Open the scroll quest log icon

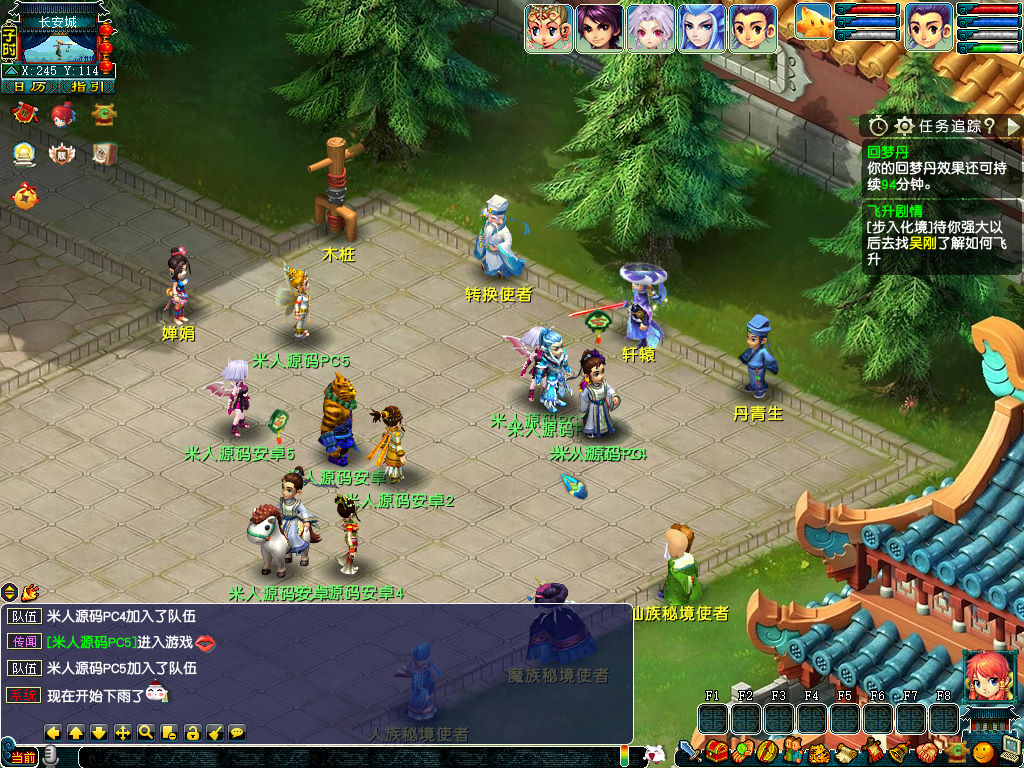coord(845,750)
